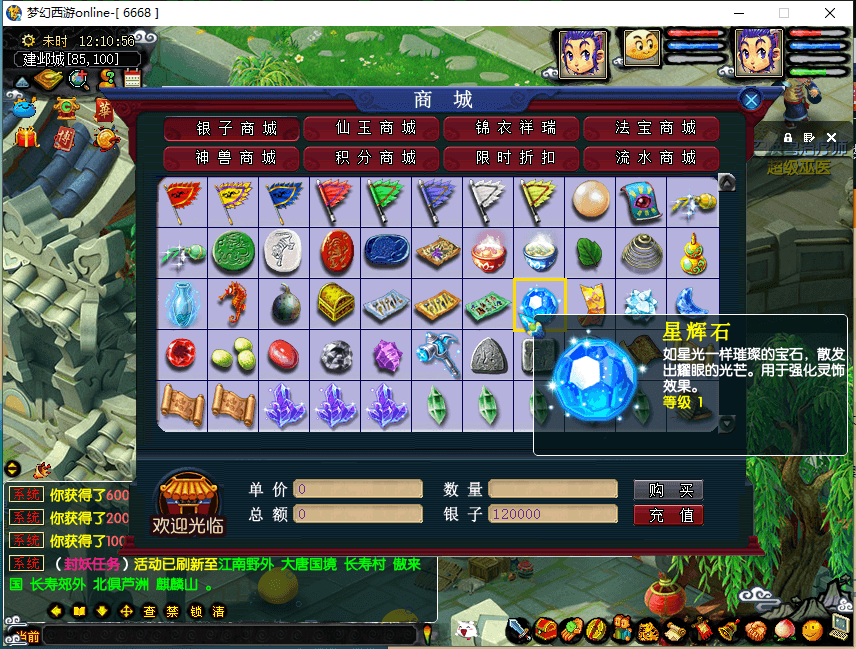Screen dimensions: 856x649
Task: Select the golden treasure chest item
Action: coord(335,304)
